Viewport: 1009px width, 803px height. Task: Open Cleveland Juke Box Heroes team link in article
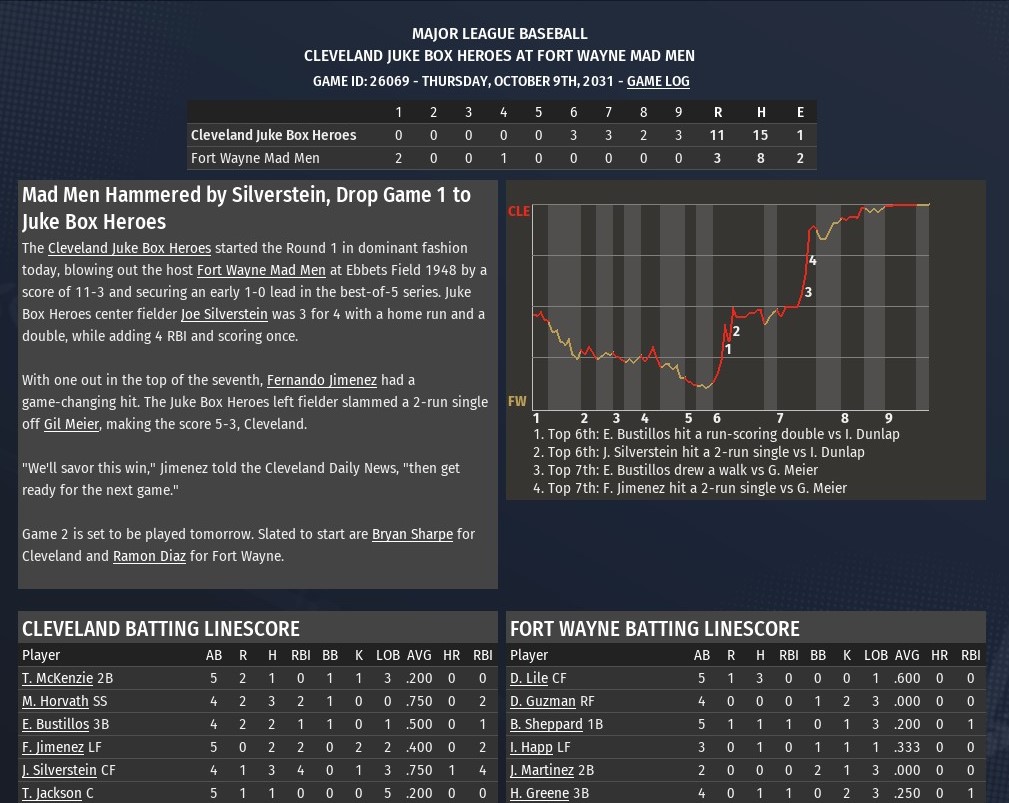click(129, 248)
